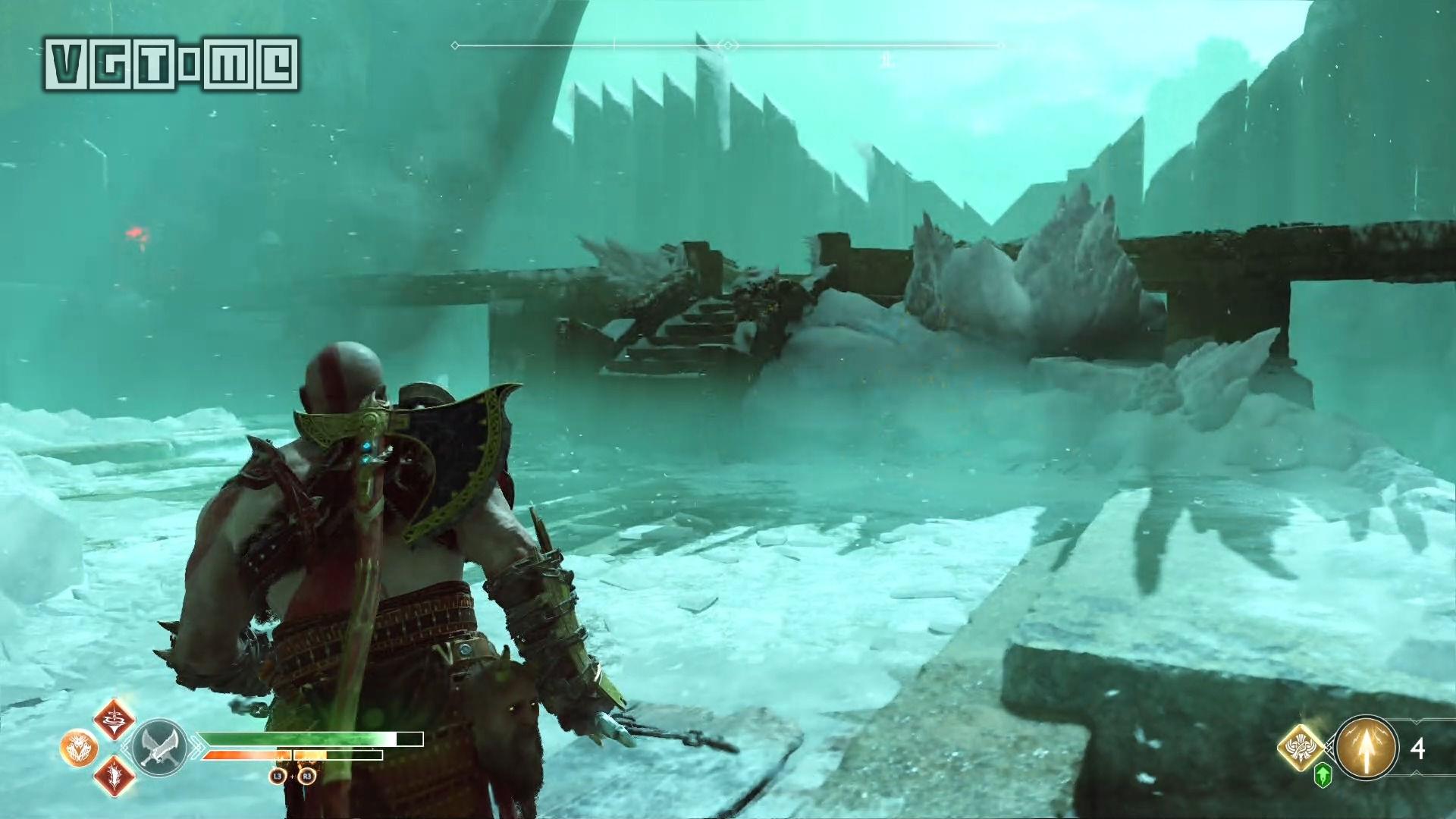Viewport: 1456px width, 819px height.
Task: Fire the glowing arrow companion ability
Action: click(1367, 748)
